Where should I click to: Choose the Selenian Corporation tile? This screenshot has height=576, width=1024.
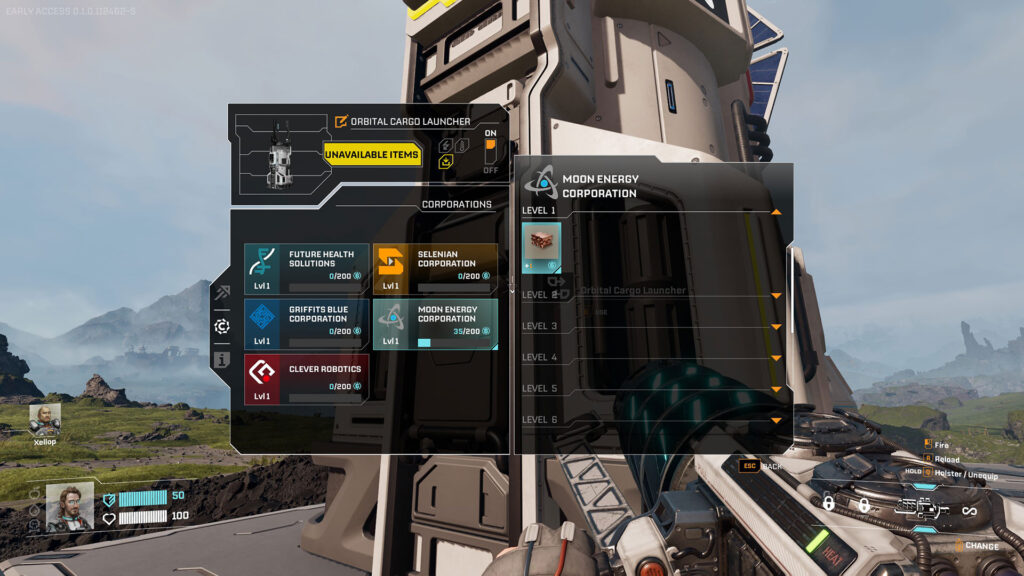[435, 268]
